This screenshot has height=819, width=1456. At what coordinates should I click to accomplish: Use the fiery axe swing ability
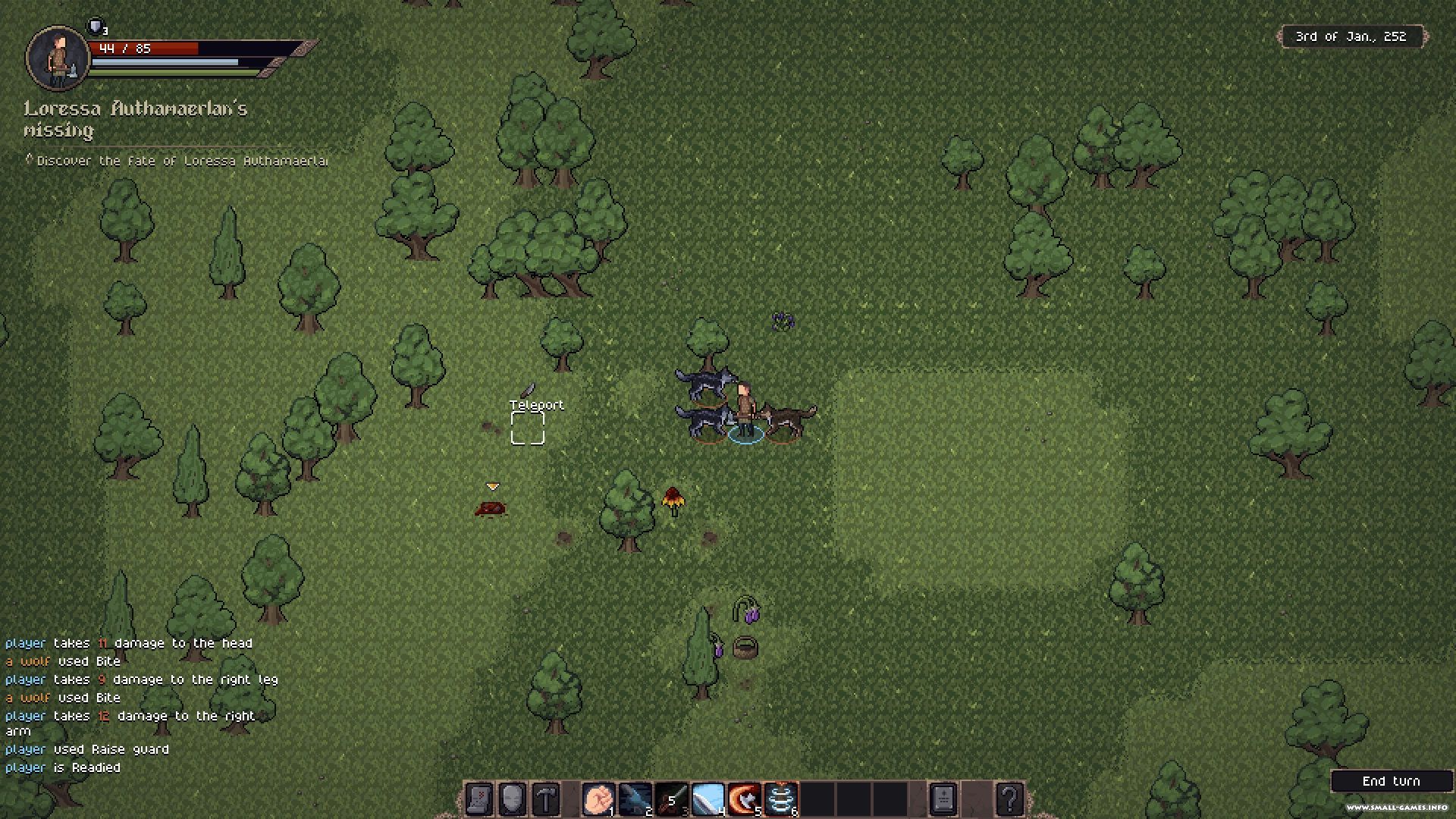[x=744, y=799]
